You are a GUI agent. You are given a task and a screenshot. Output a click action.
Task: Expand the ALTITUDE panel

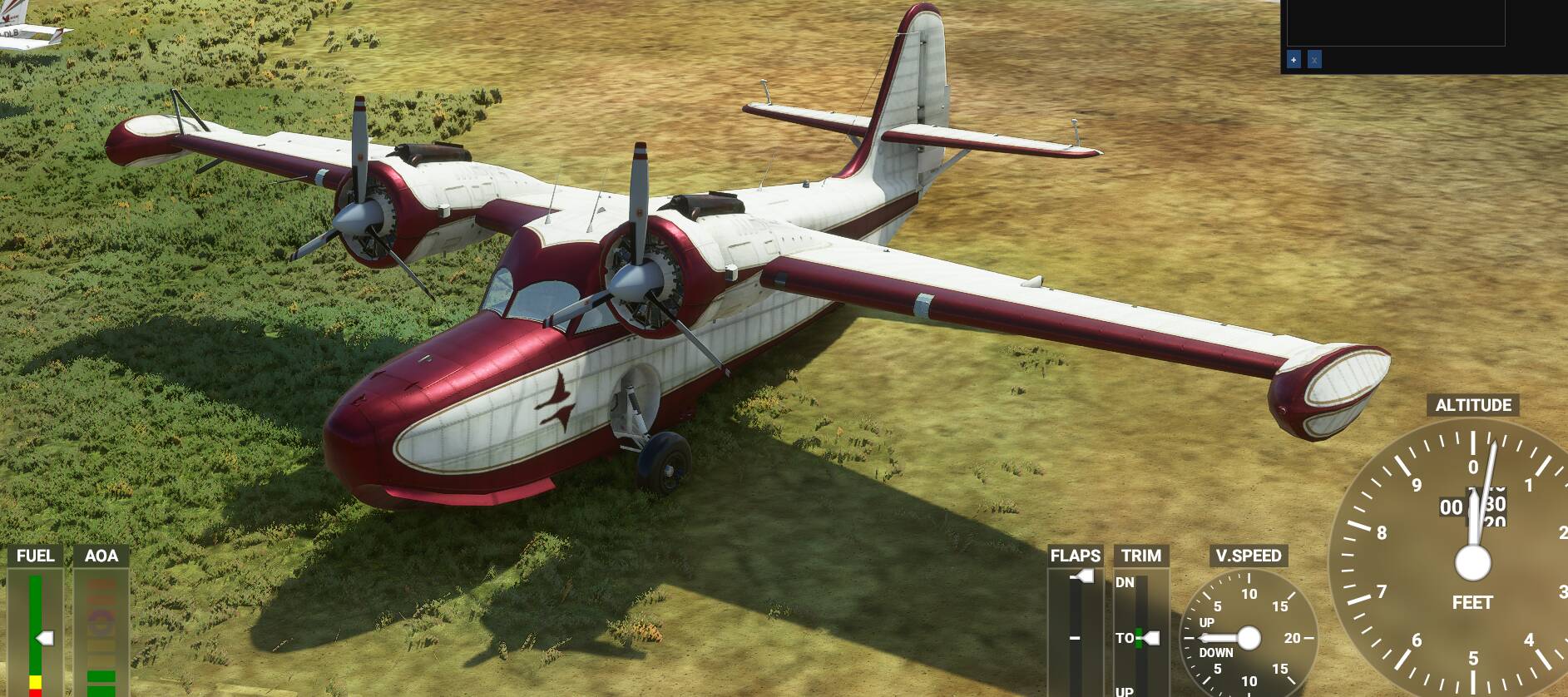1472,406
